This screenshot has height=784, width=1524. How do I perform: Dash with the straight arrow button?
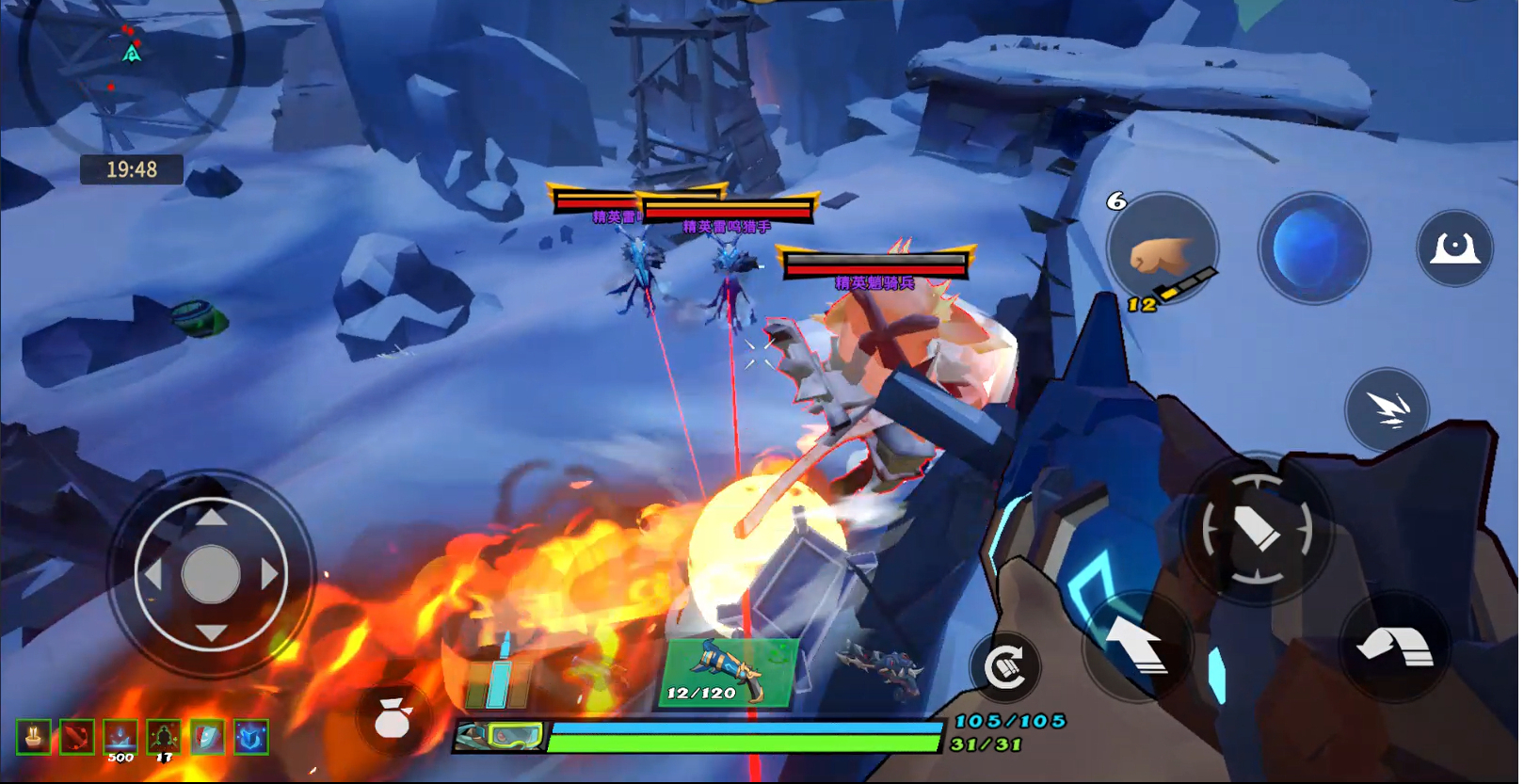point(1137,648)
